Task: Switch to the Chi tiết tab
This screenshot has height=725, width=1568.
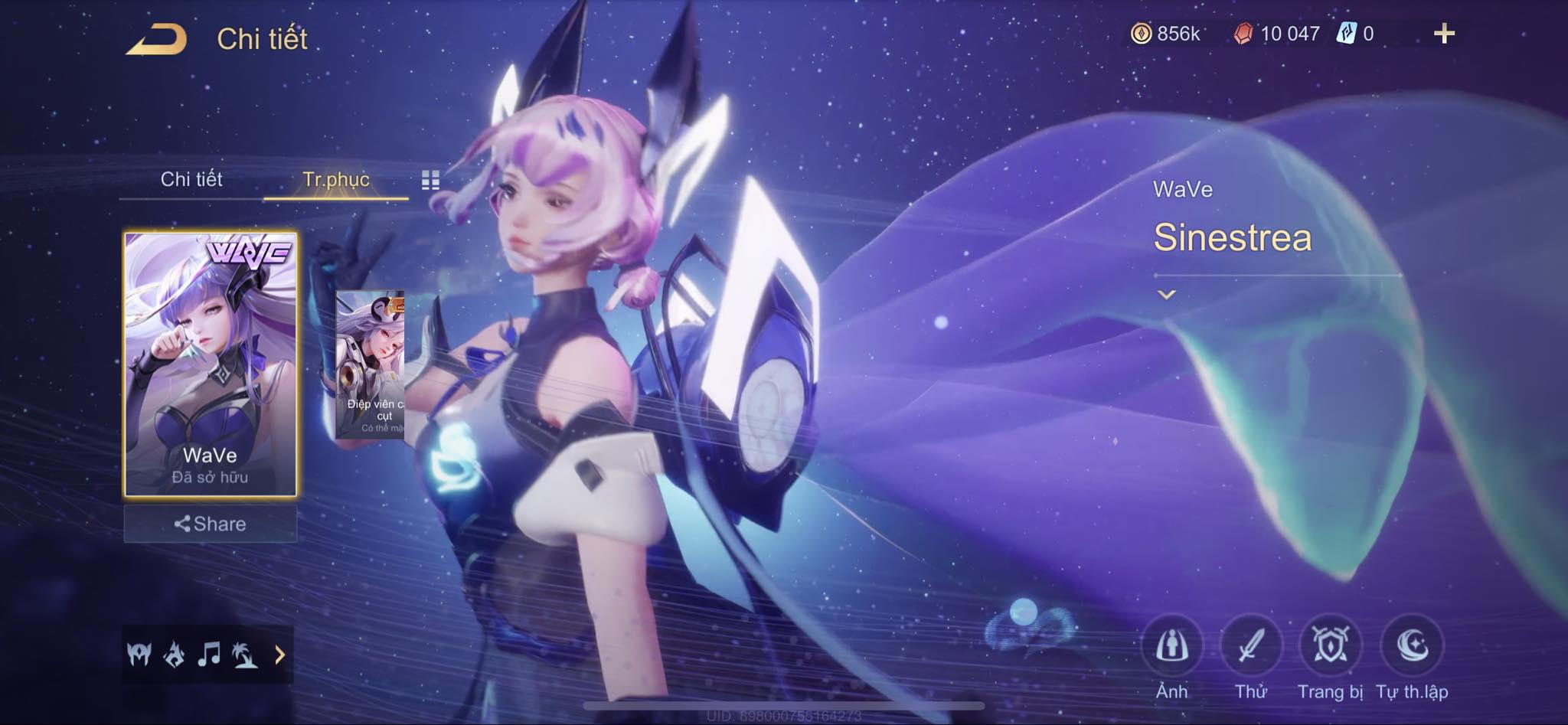Action: pos(191,179)
